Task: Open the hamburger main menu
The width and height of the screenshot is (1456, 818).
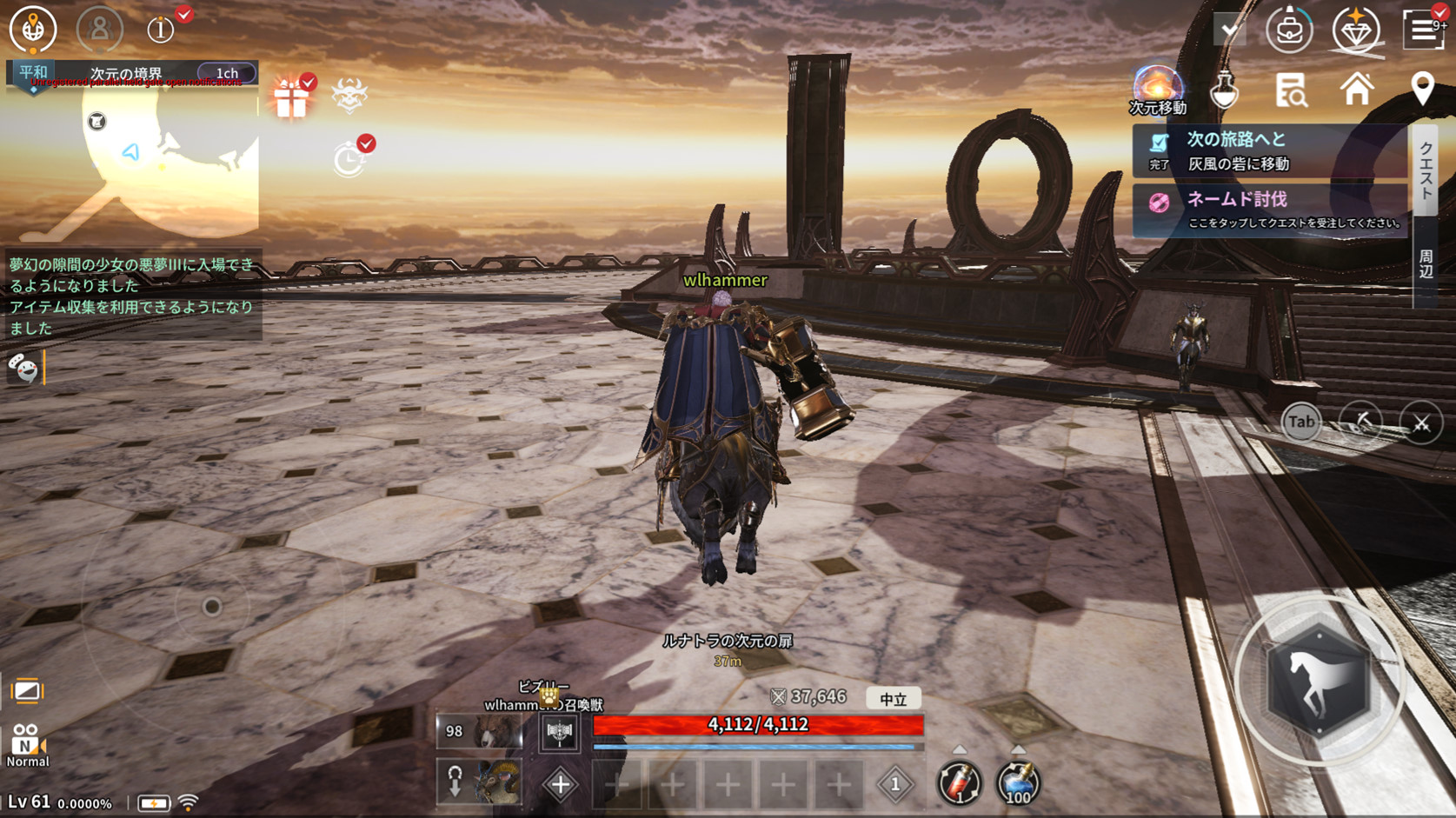Action: tap(1422, 30)
